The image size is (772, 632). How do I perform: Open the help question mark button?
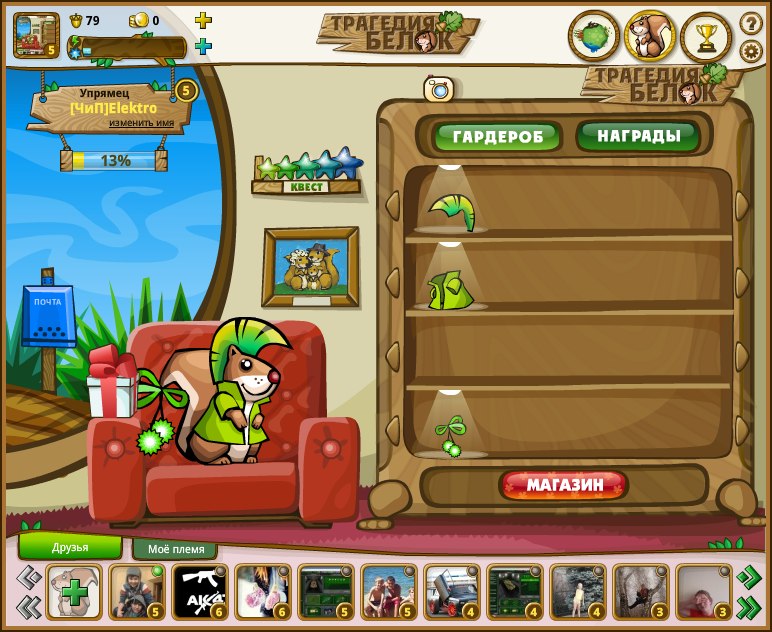click(x=751, y=23)
